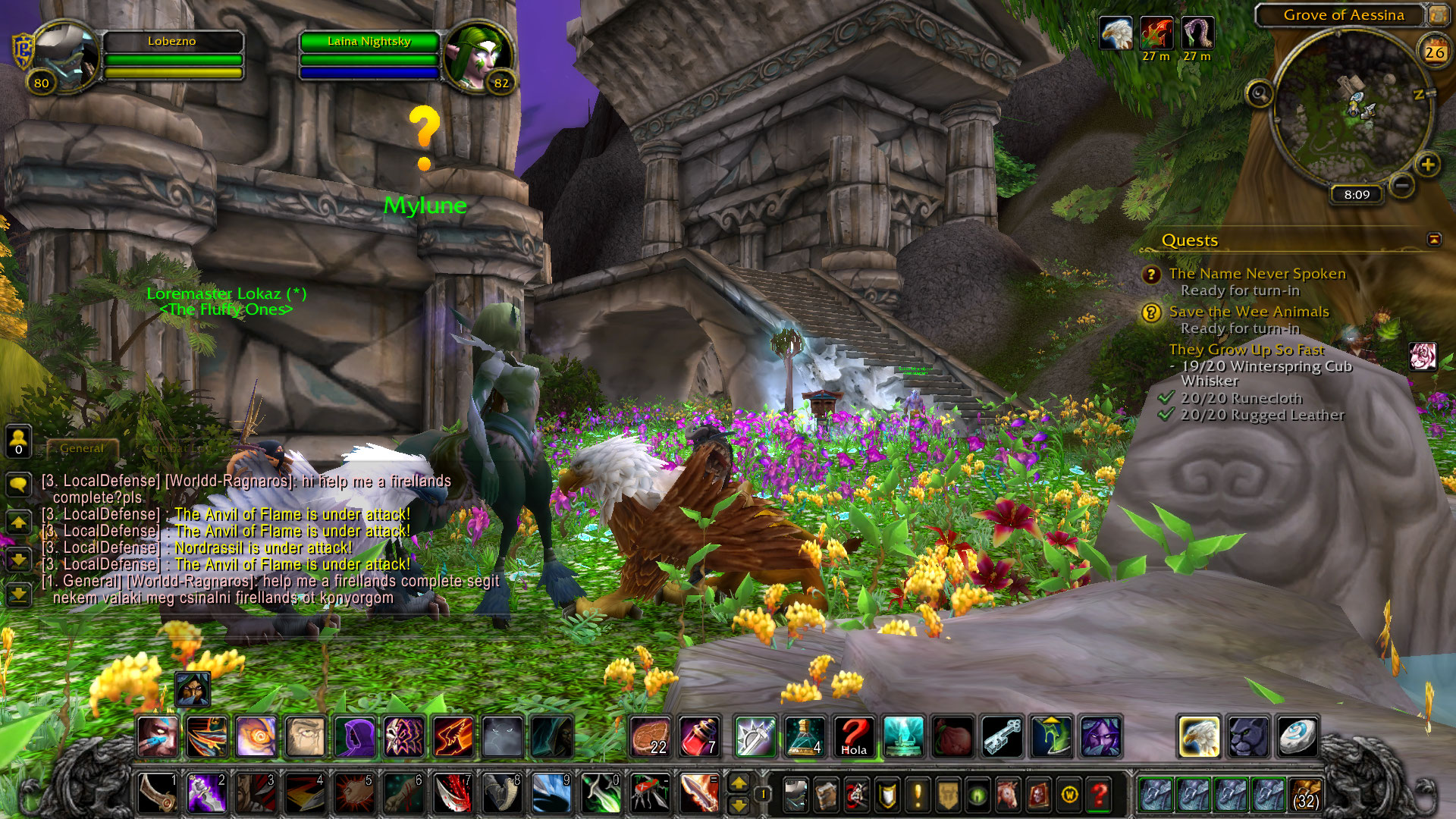Open Save the Wee Animals quest
Viewport: 1456px width, 819px height.
coord(1248,312)
